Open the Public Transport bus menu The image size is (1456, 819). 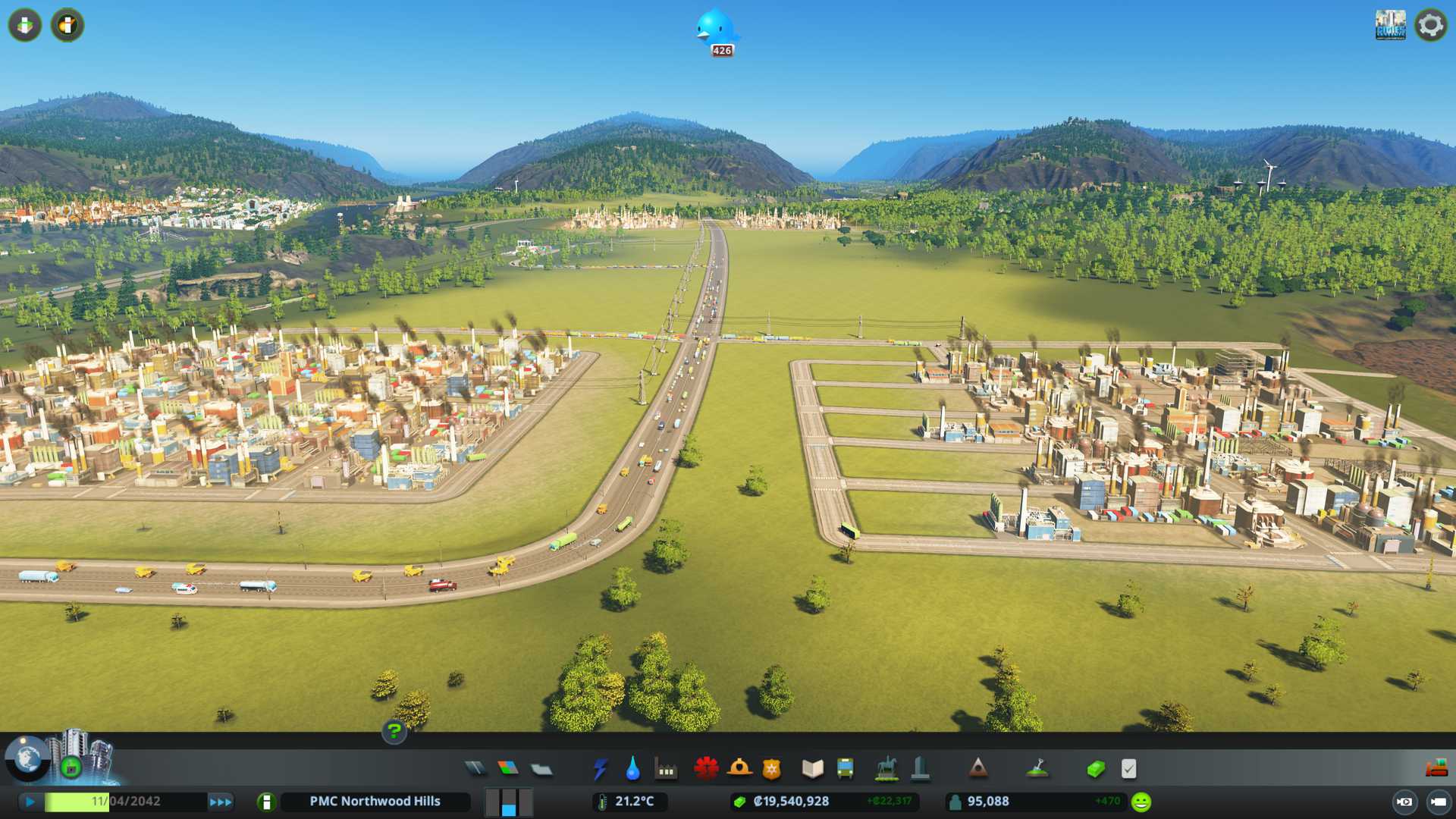pos(845,769)
